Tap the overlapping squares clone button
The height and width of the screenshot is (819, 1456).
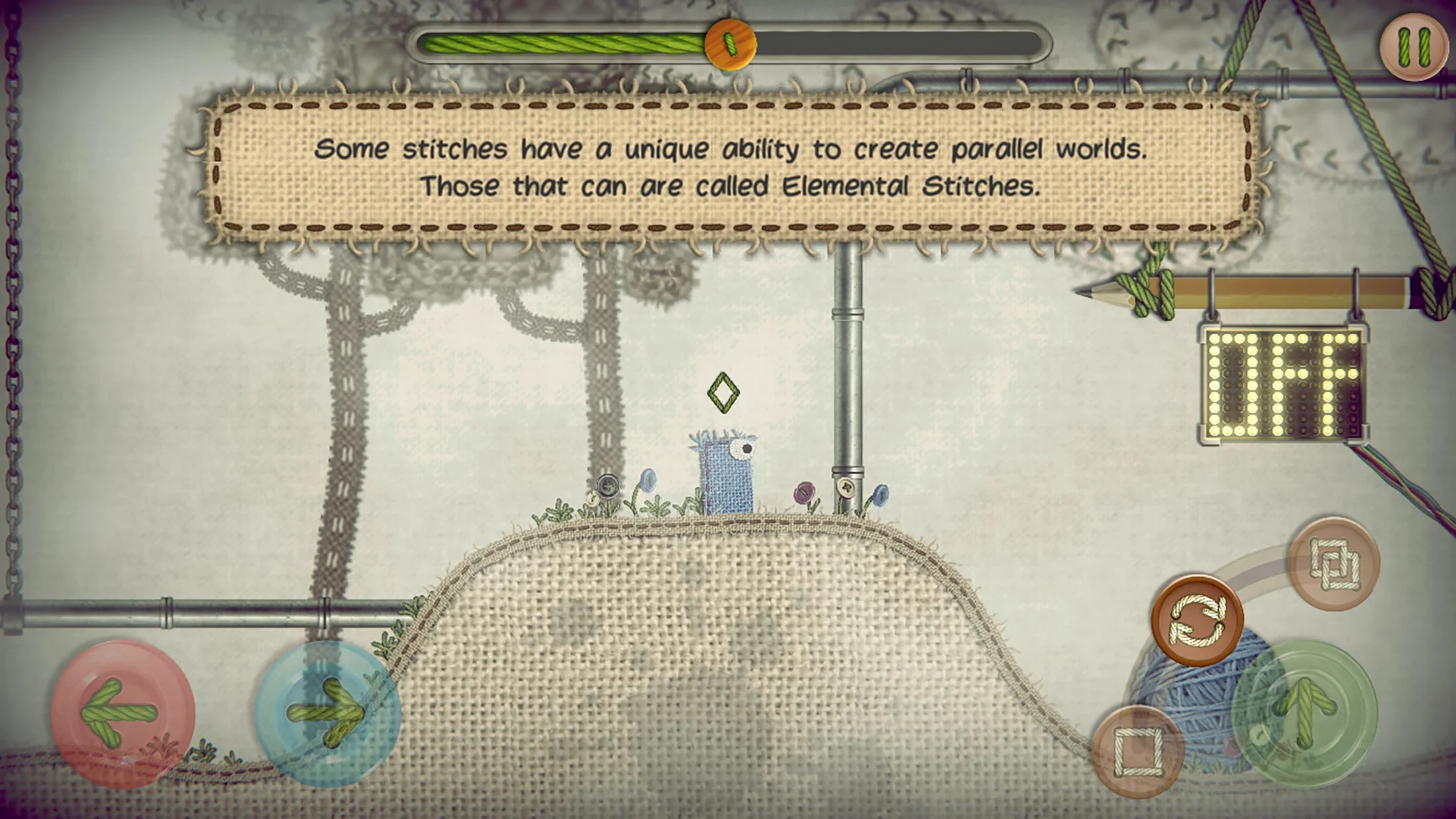(x=1334, y=564)
